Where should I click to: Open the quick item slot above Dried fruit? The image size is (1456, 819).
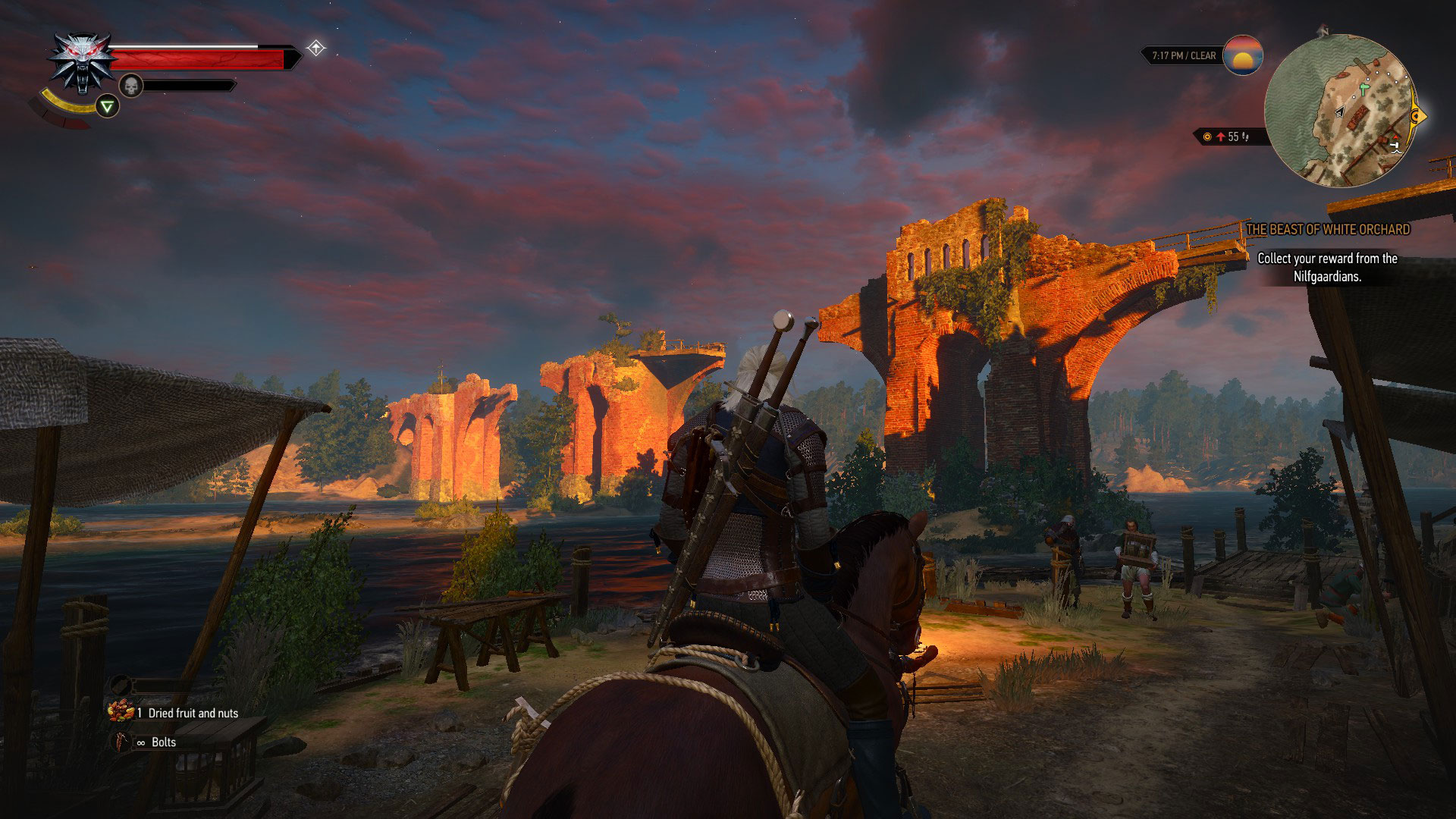121,685
